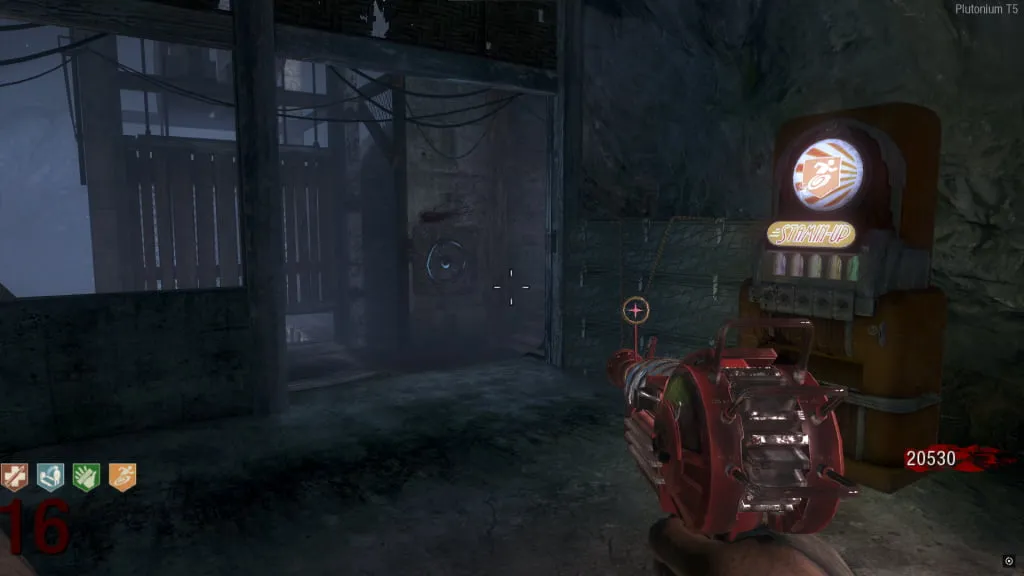Click the small circular record indicator icon
1024x576 pixels.
[x=1009, y=561]
